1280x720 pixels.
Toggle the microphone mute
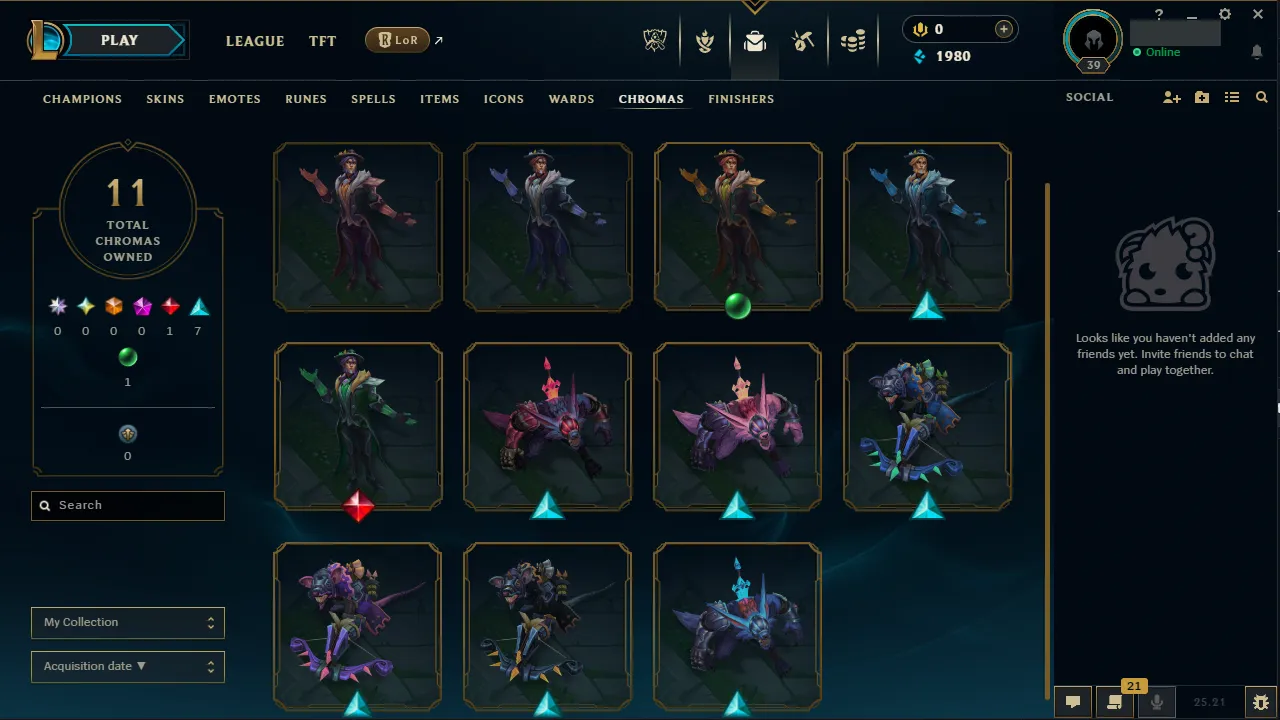coord(1156,702)
